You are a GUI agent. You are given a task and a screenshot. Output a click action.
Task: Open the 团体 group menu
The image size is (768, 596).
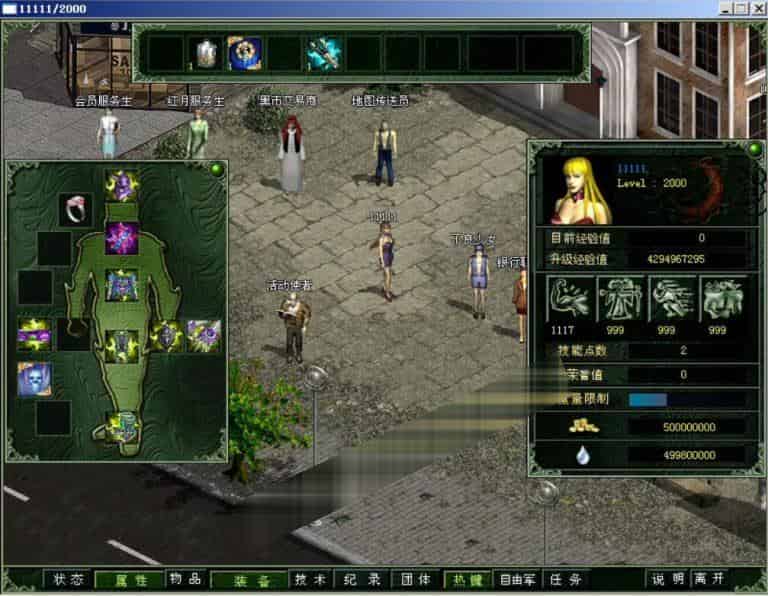[416, 579]
